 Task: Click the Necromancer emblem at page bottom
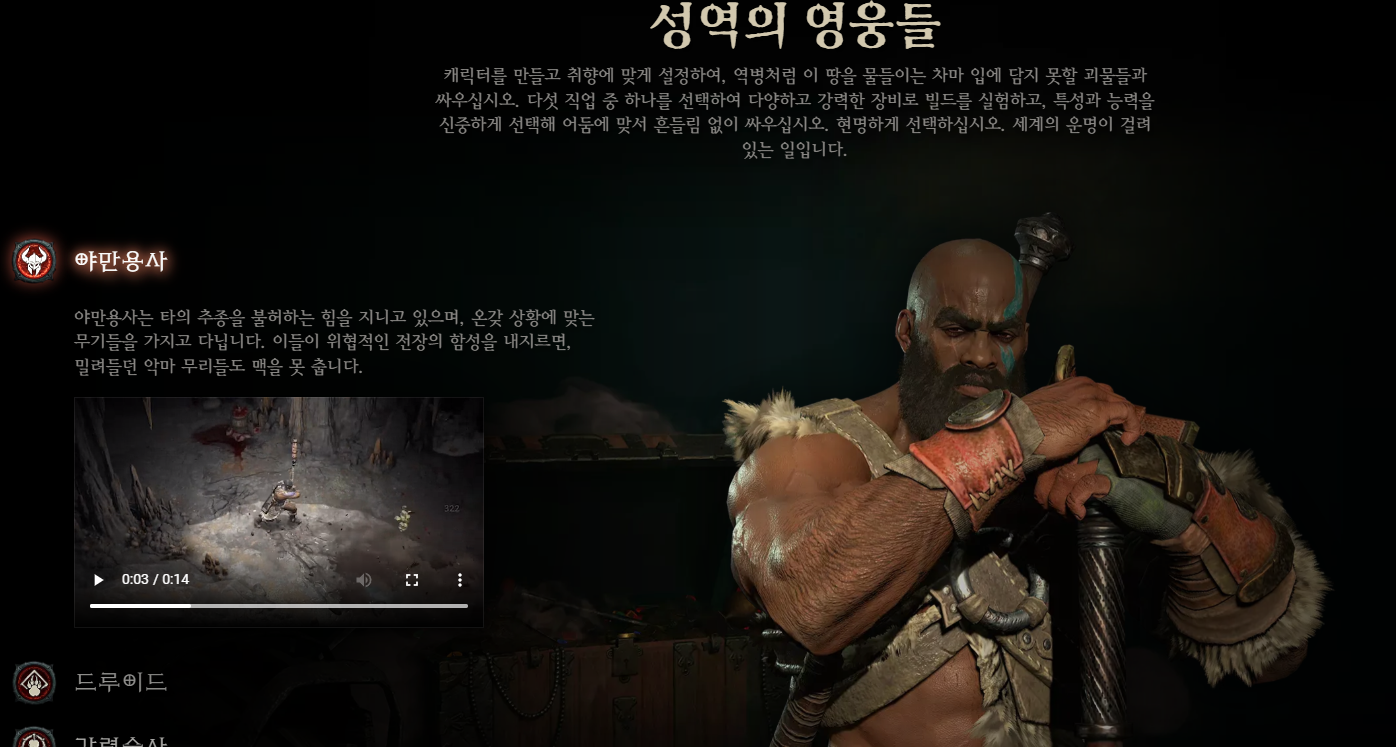[x=33, y=742]
